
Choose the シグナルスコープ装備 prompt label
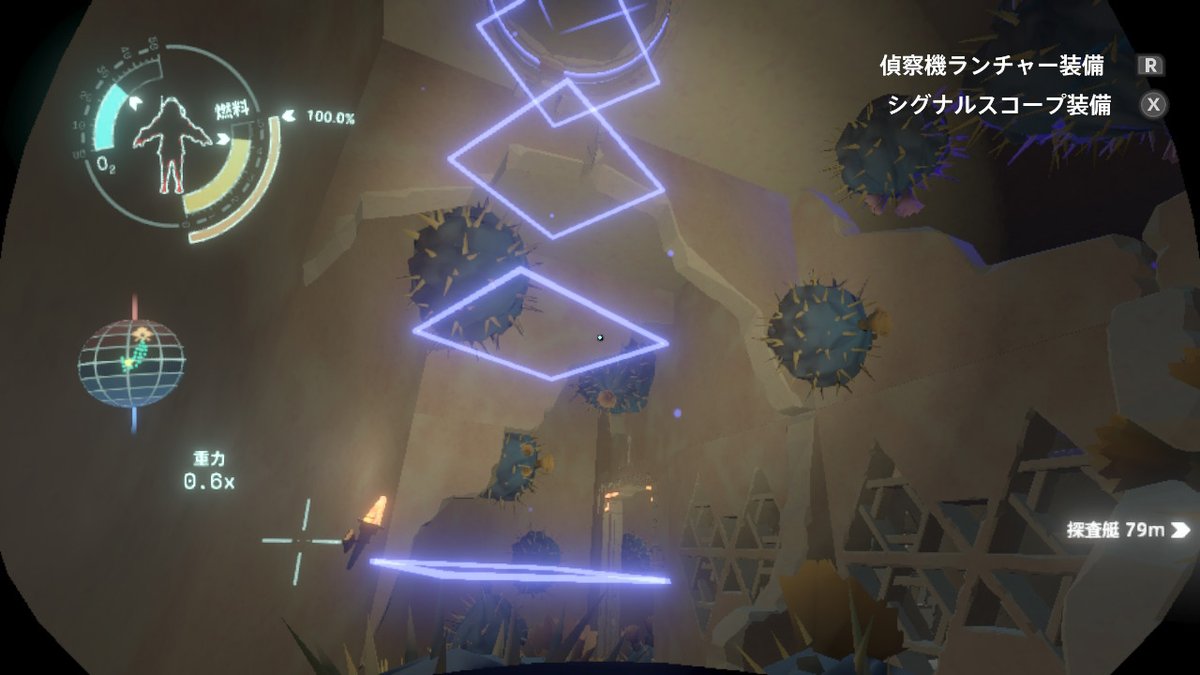[x=998, y=105]
